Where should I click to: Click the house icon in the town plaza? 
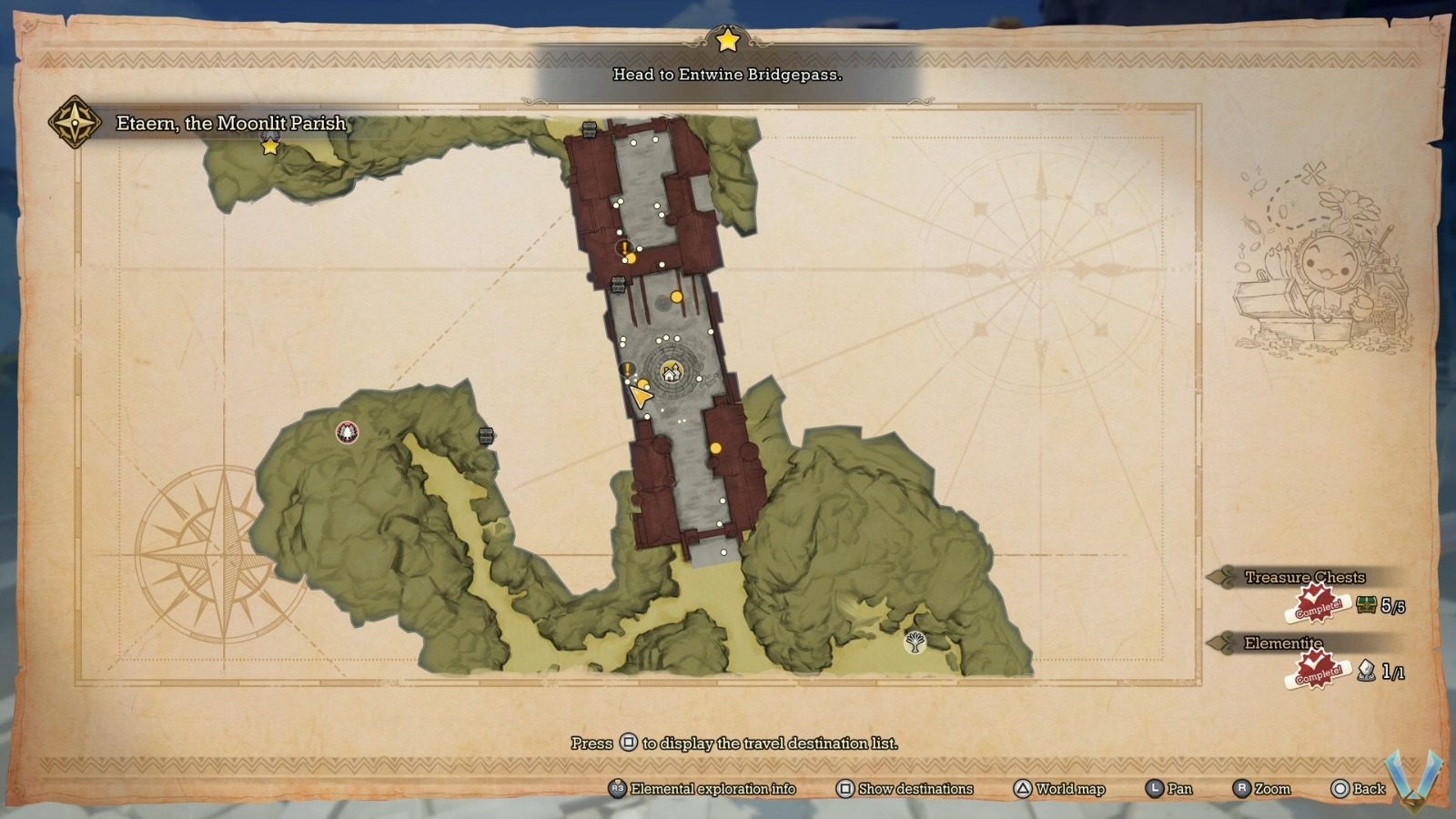(x=671, y=373)
